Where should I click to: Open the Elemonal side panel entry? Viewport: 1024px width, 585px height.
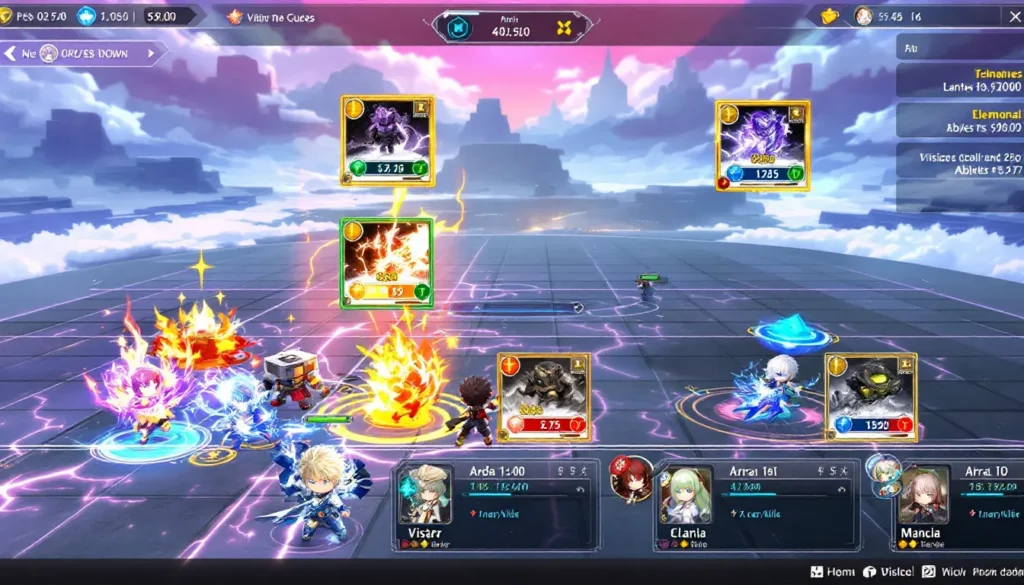pos(960,121)
